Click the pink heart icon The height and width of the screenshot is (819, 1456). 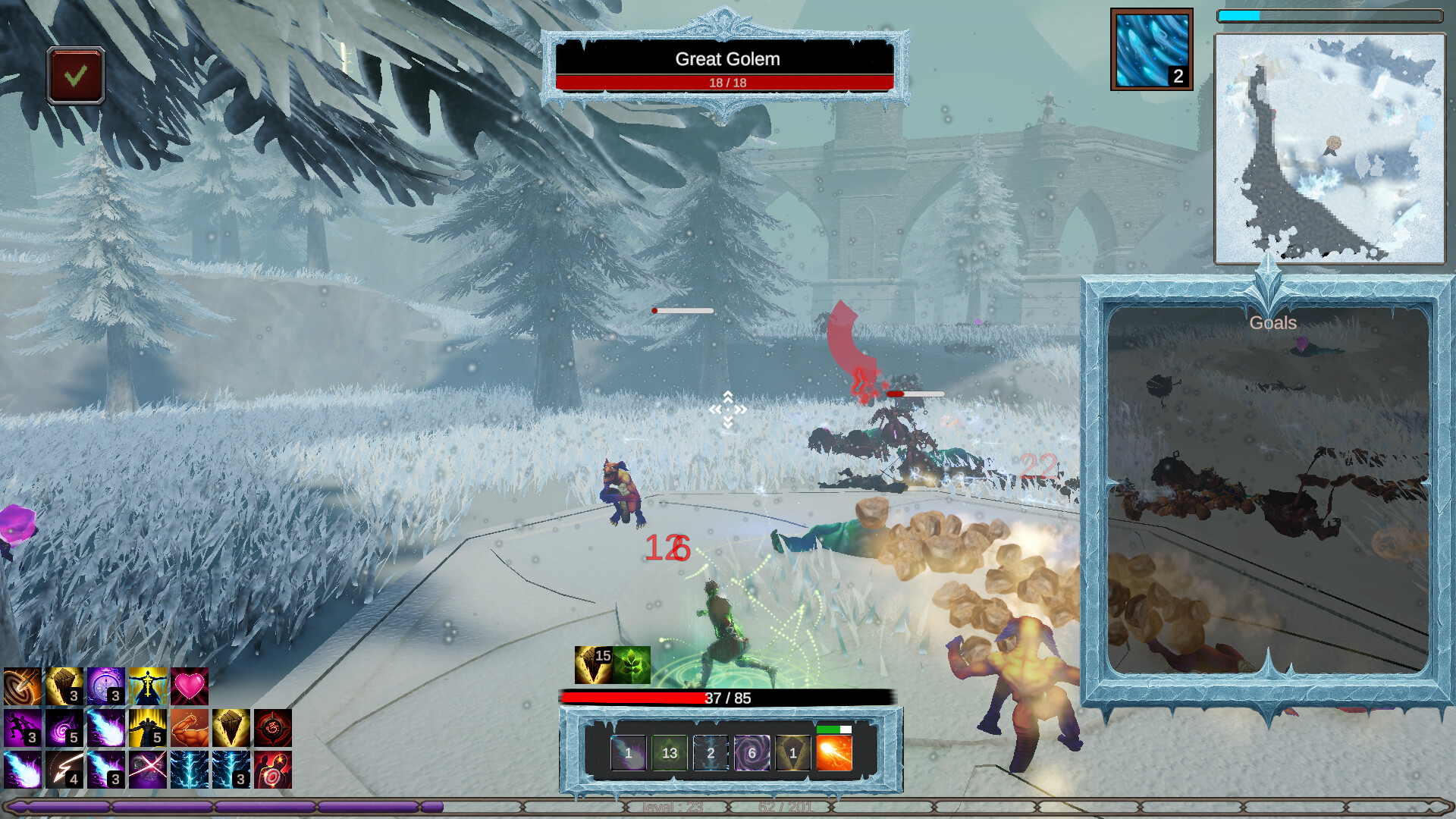point(190,686)
